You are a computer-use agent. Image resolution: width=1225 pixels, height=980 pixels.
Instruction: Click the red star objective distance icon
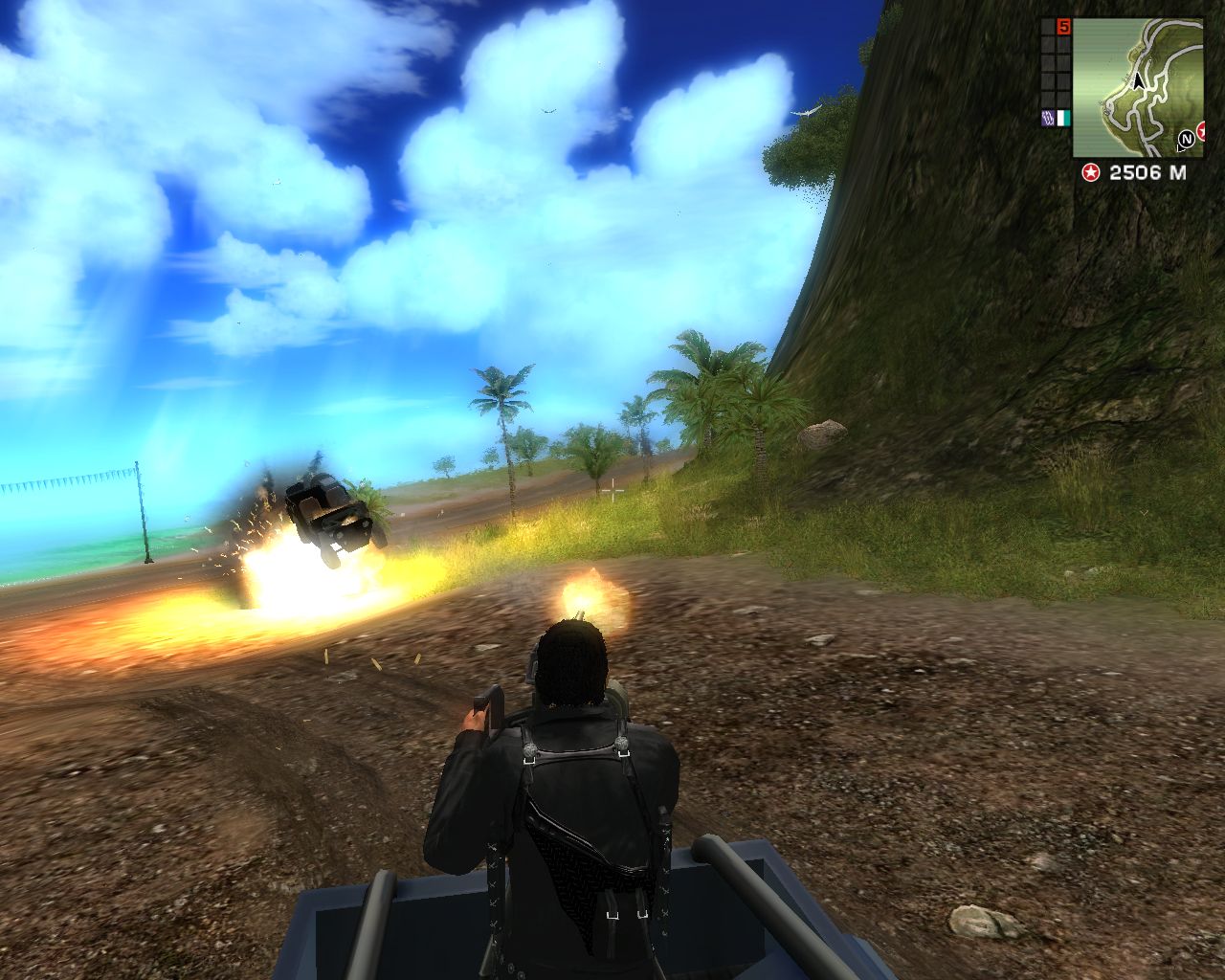pyautogui.click(x=1089, y=172)
